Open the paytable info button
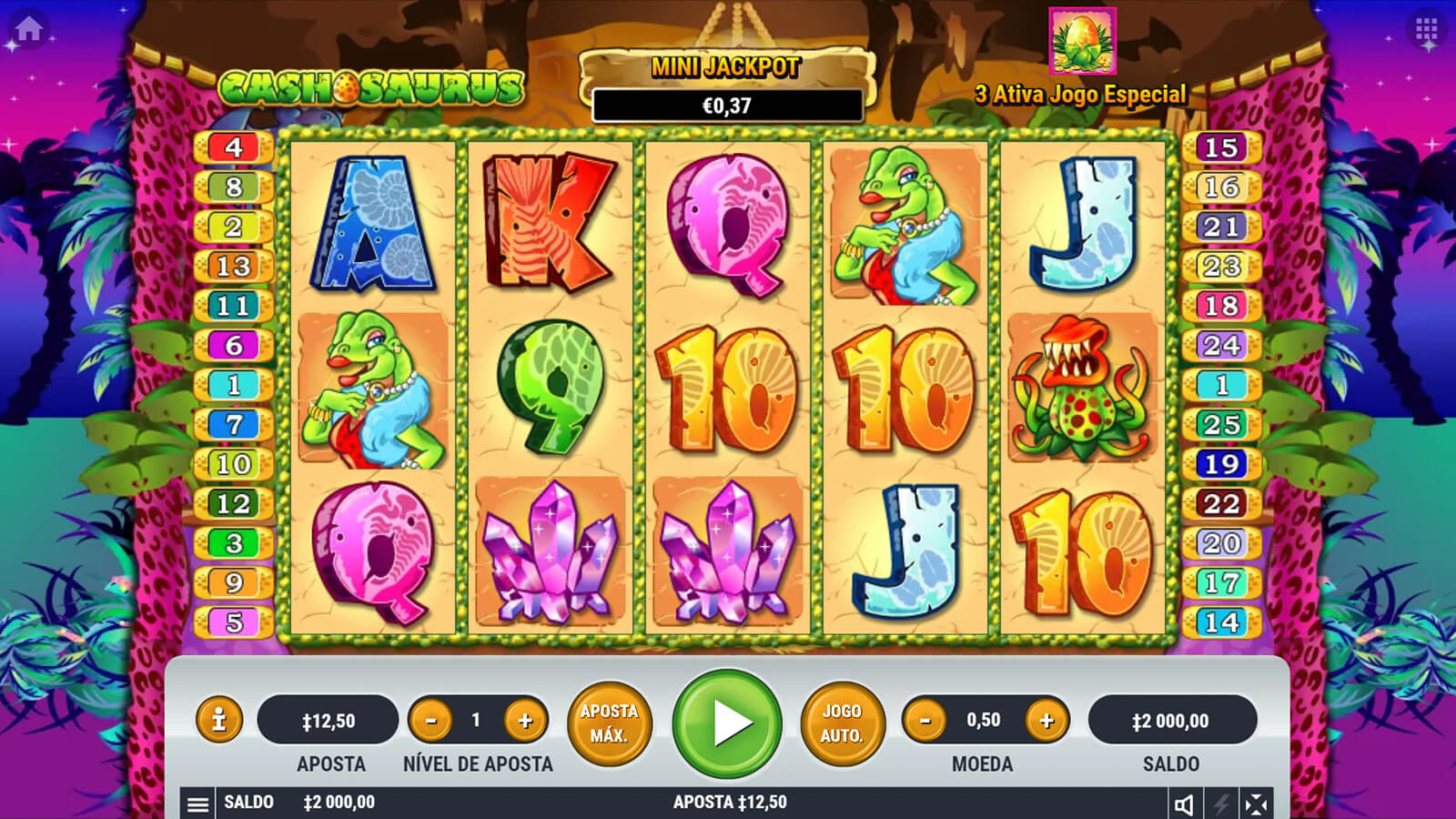 click(x=218, y=720)
